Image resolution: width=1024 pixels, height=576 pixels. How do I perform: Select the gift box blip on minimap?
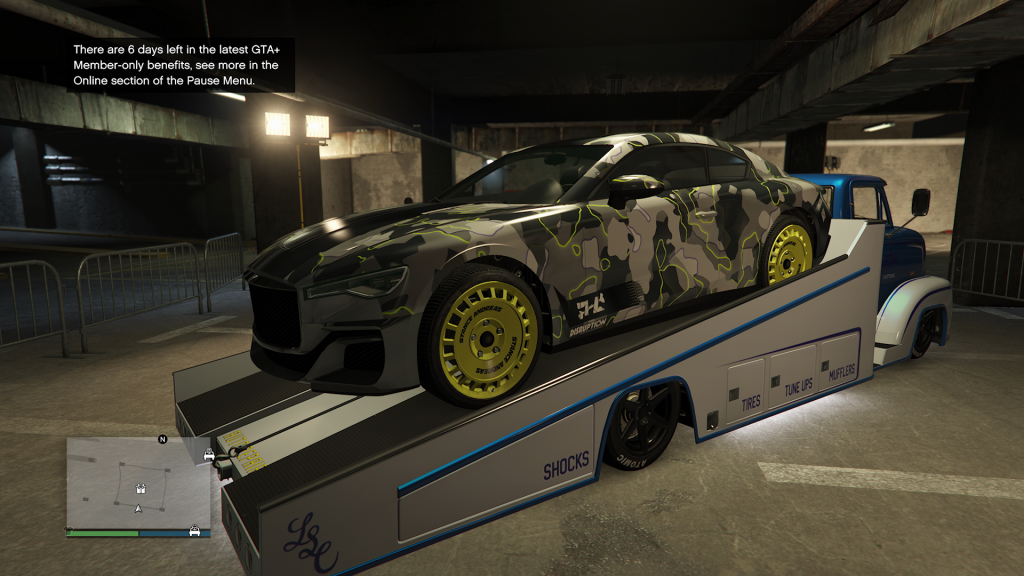(x=141, y=489)
